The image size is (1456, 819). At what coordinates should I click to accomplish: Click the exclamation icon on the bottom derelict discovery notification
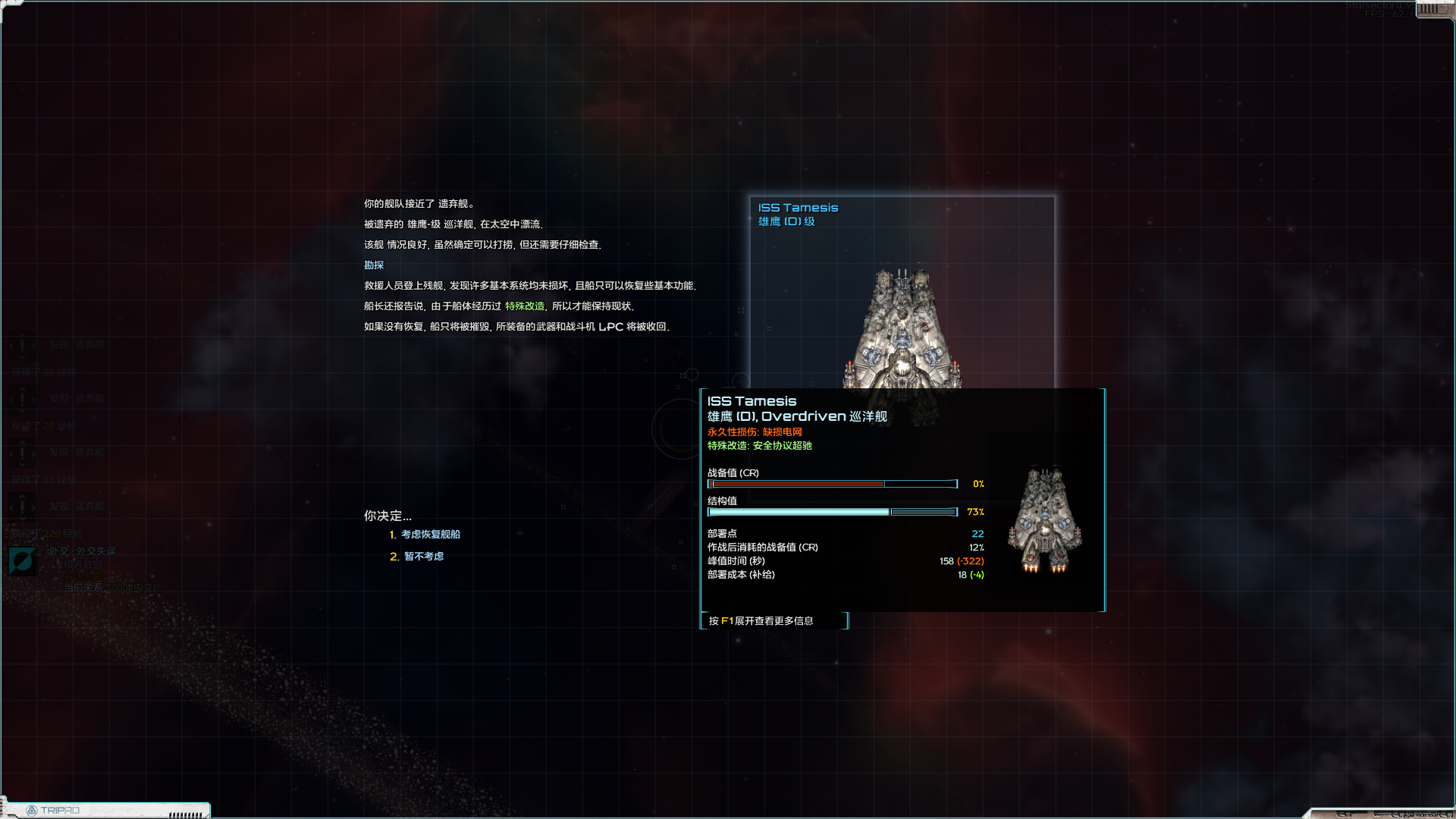23,506
